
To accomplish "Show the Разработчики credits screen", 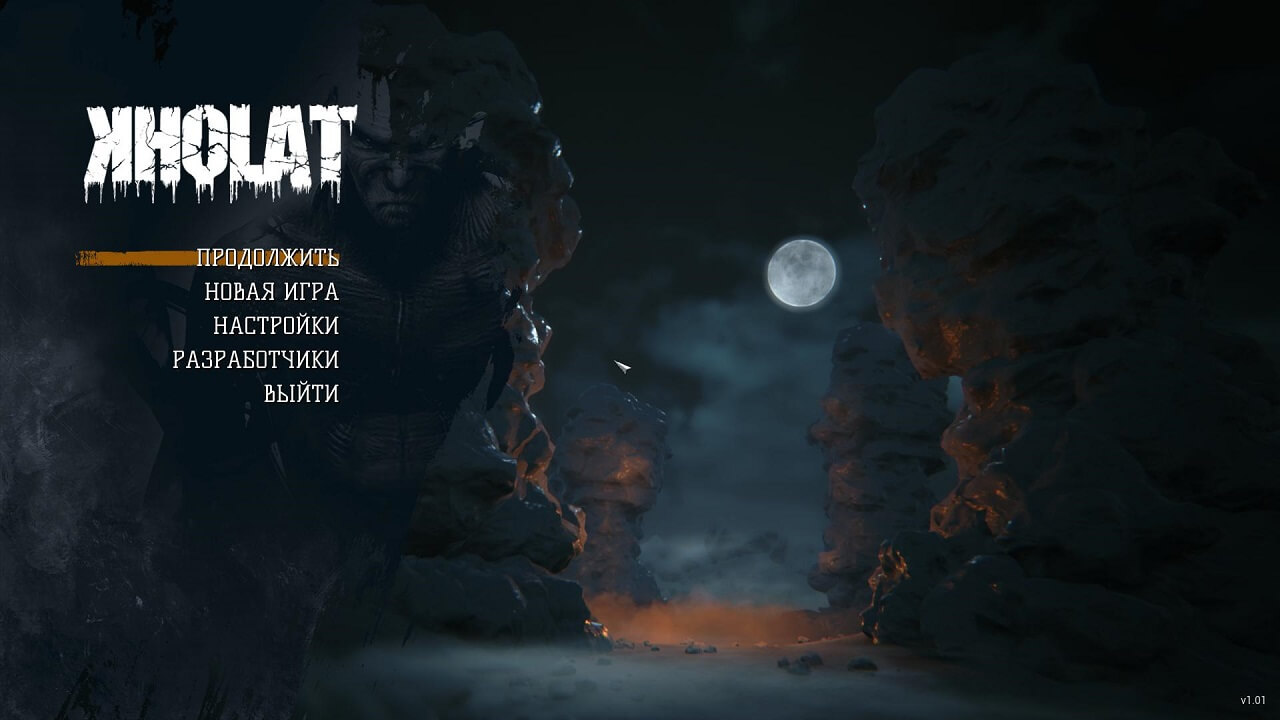I will (x=255, y=360).
